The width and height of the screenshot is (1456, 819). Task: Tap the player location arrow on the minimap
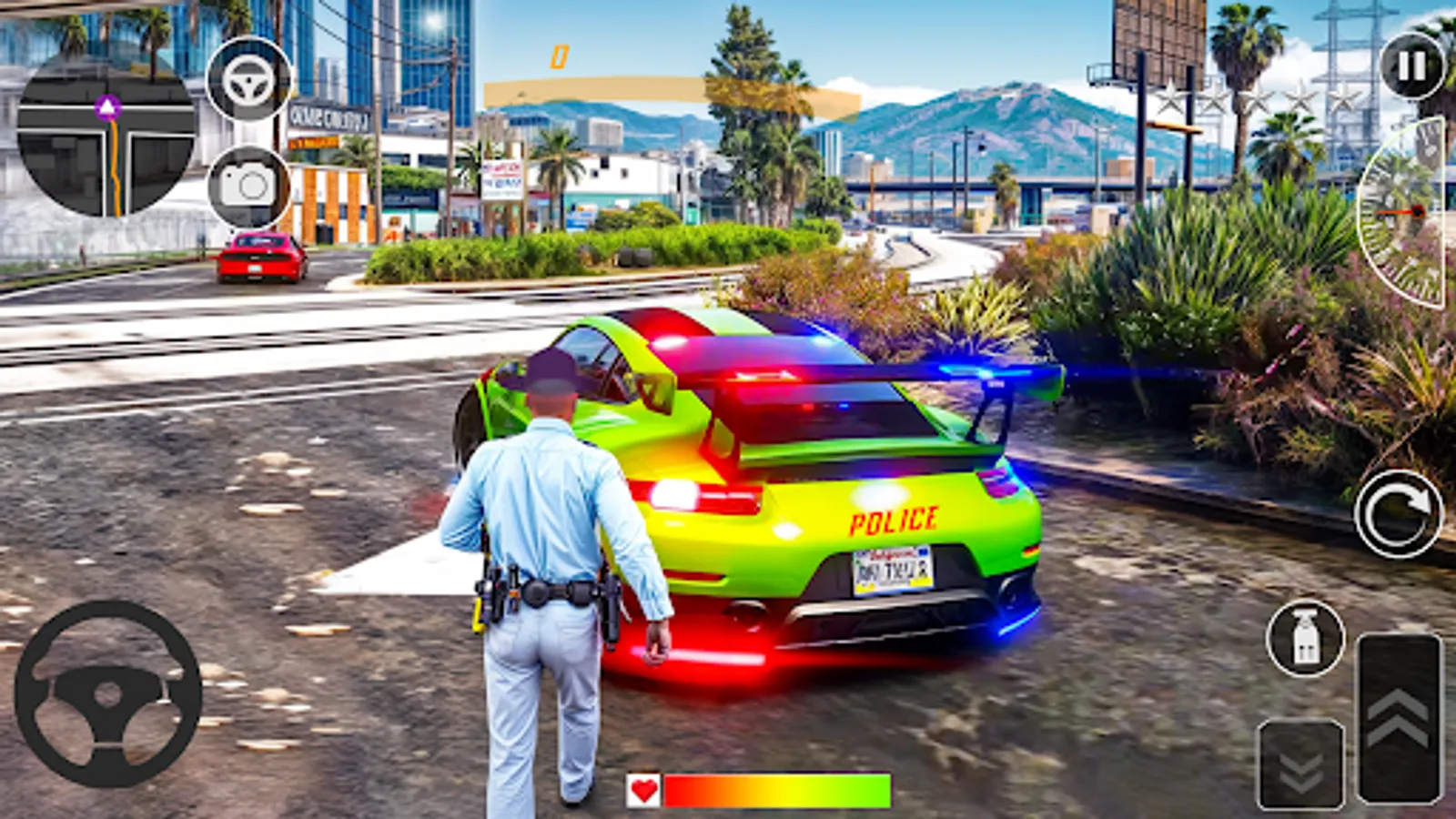pyautogui.click(x=106, y=108)
